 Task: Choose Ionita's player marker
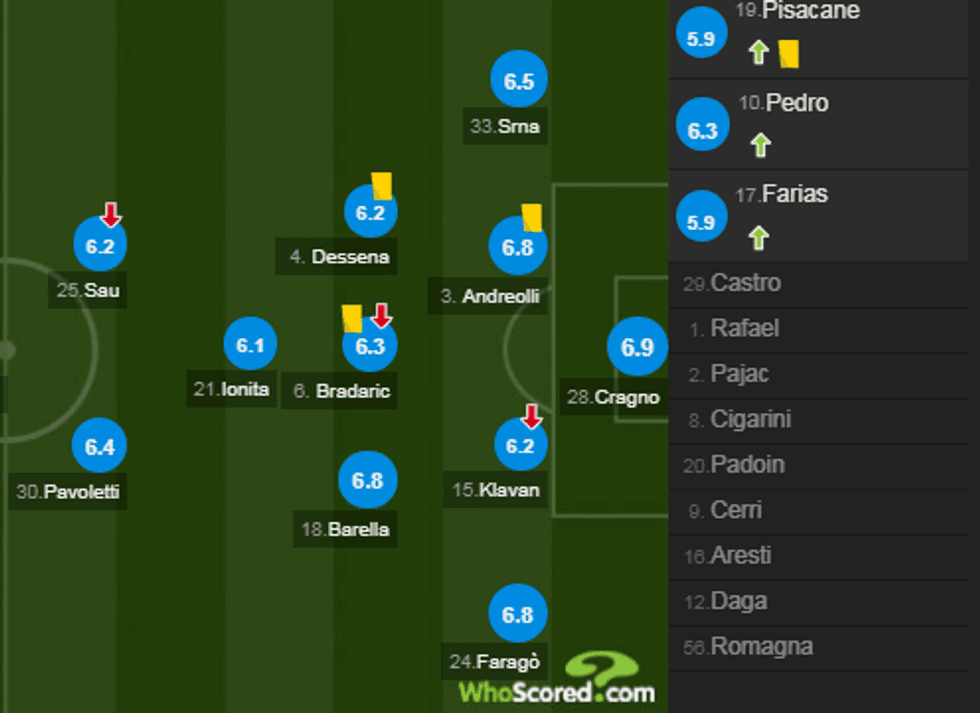250,346
